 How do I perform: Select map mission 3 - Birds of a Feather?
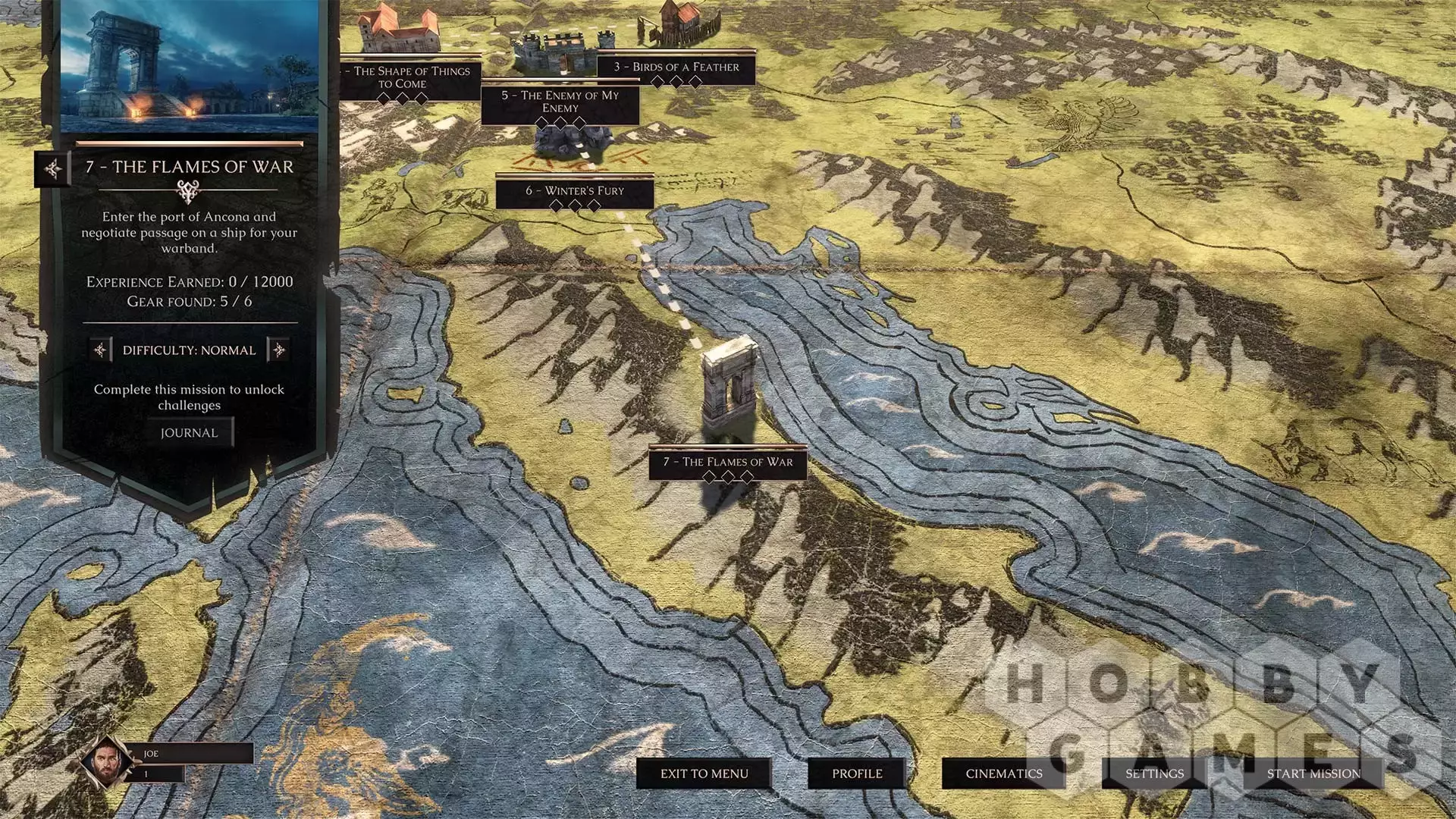pos(676,67)
